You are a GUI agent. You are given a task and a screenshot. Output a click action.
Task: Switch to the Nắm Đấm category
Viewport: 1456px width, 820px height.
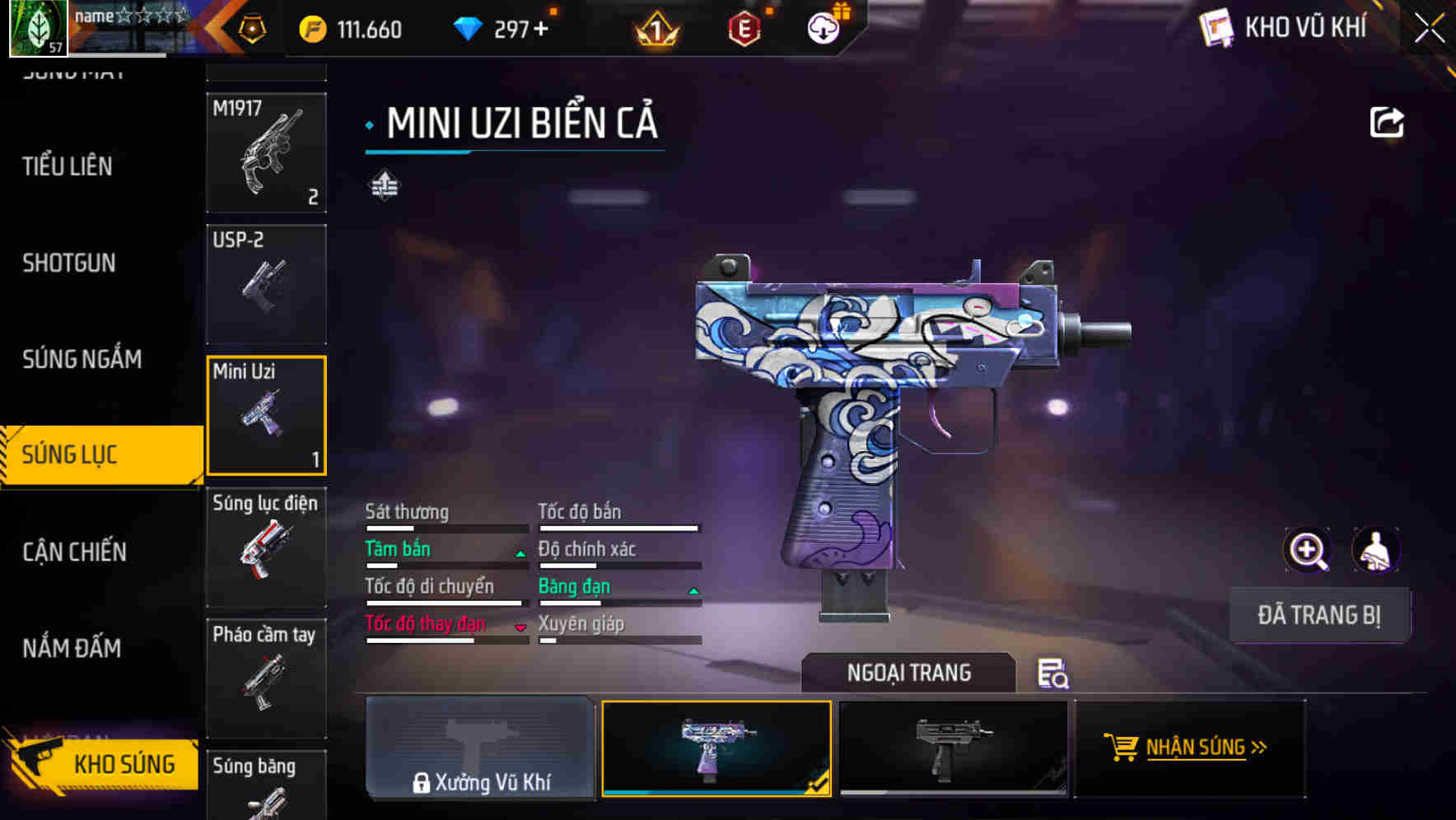point(72,649)
